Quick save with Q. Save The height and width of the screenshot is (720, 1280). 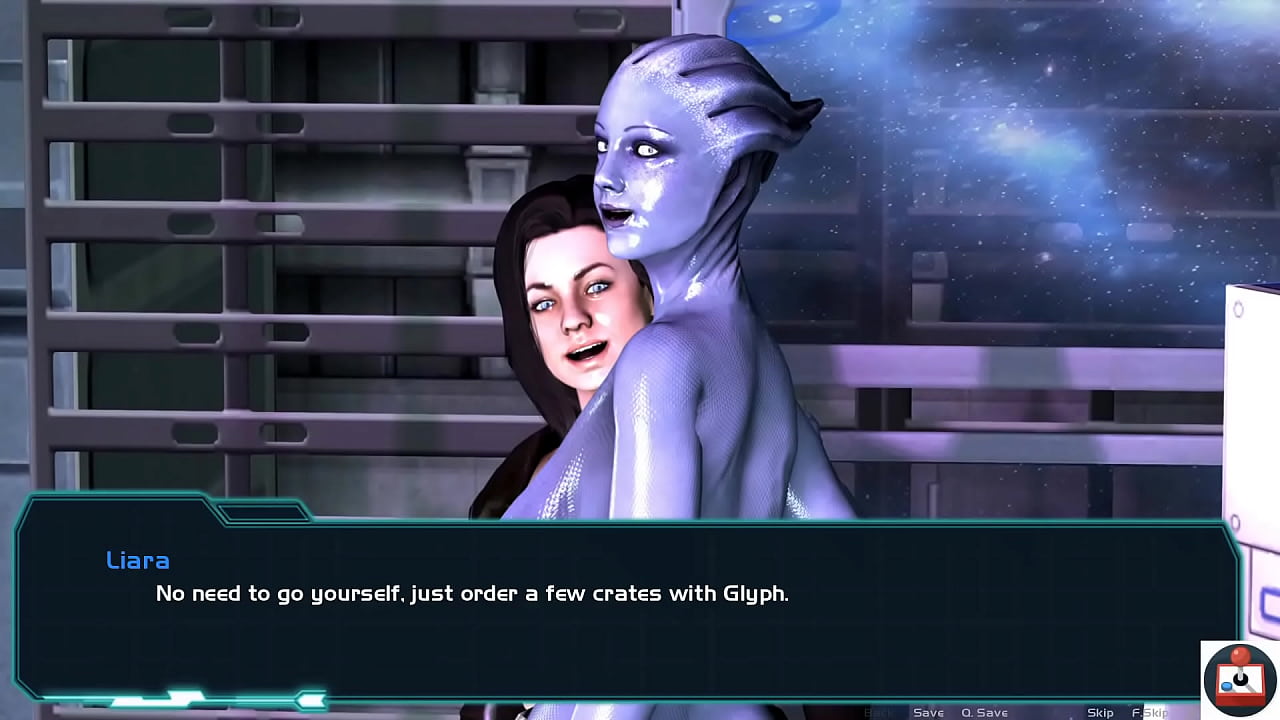(x=984, y=712)
